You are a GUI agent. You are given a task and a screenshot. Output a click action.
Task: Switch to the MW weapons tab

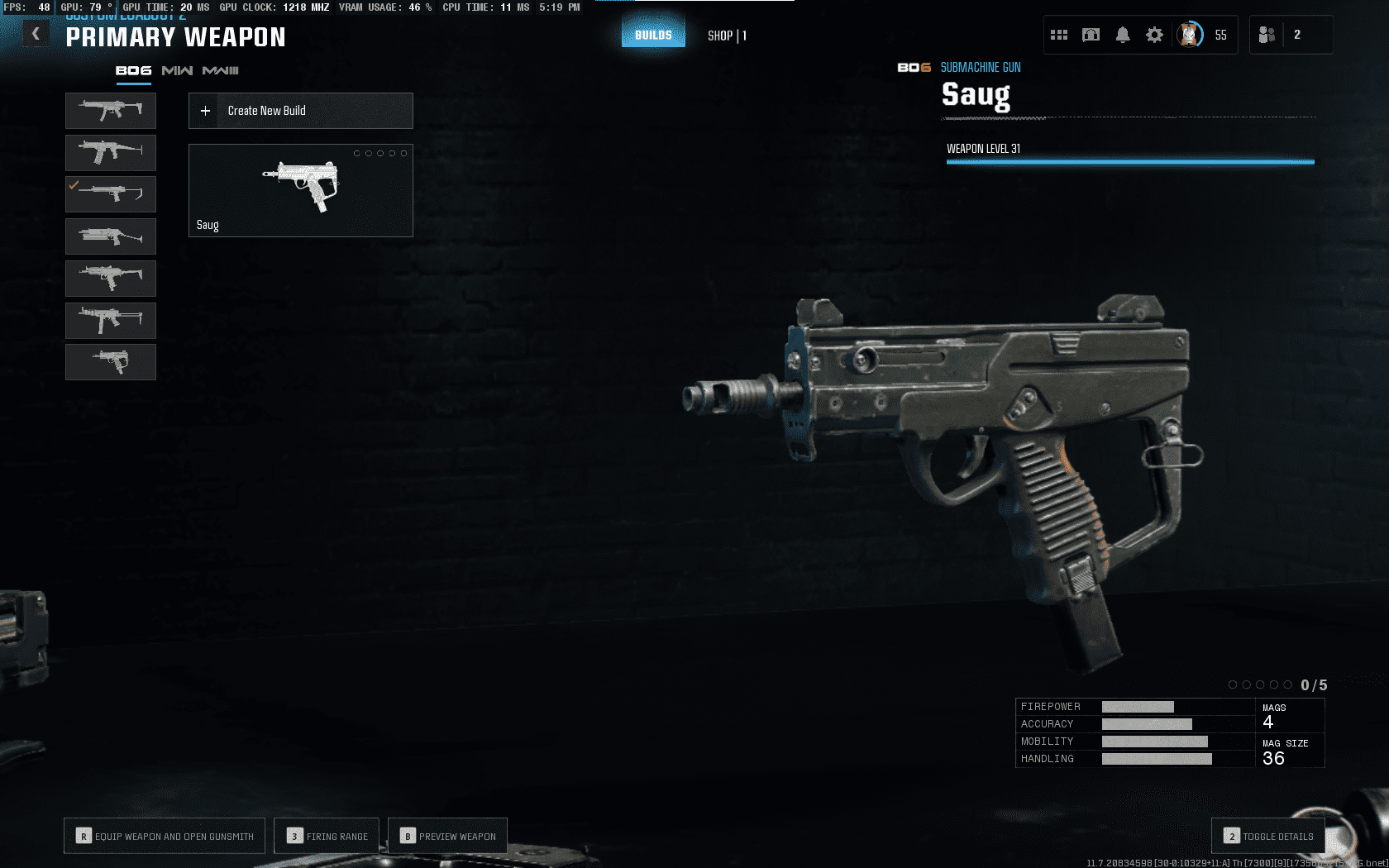177,71
